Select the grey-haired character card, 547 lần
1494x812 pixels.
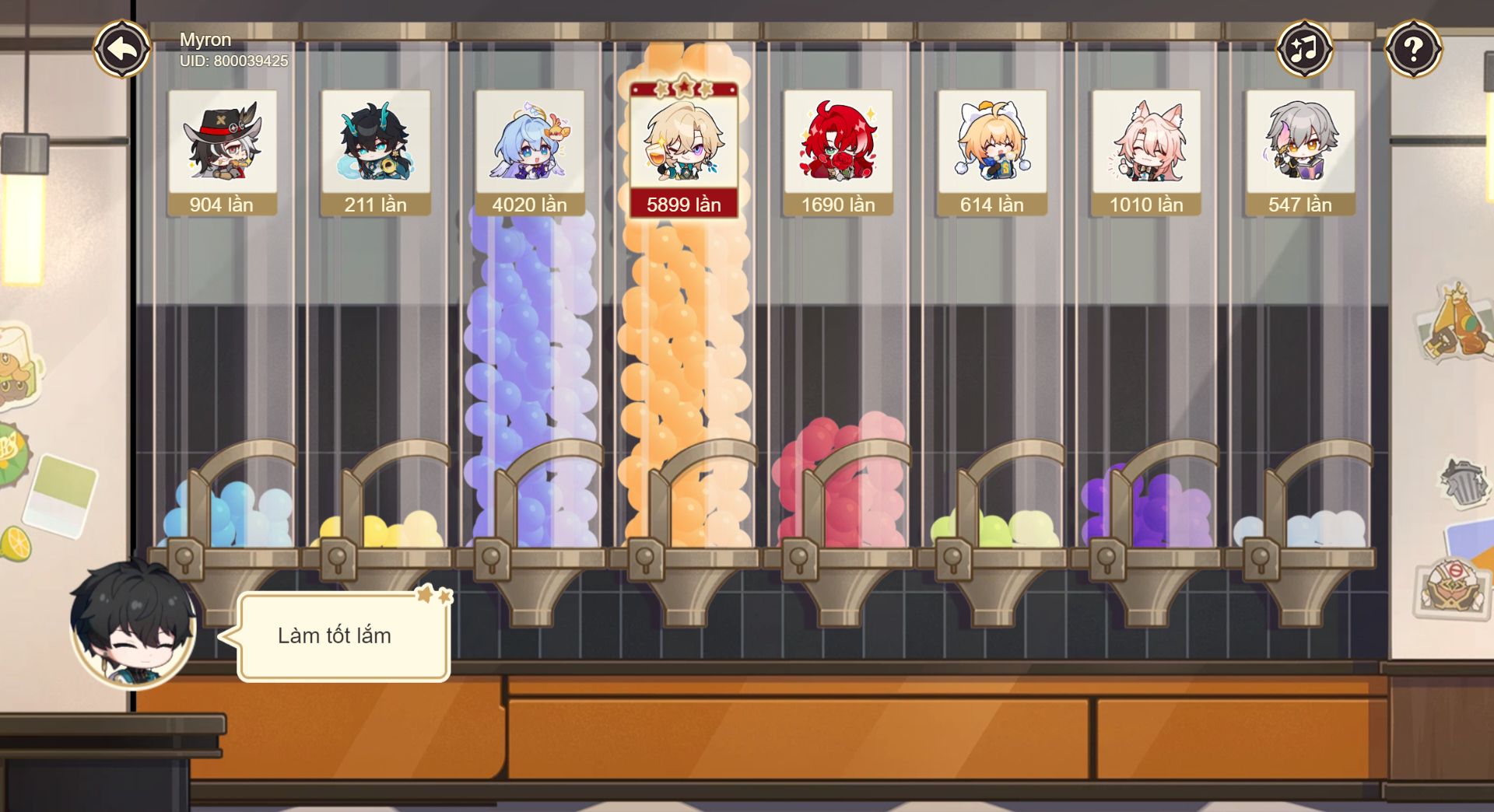point(1299,152)
